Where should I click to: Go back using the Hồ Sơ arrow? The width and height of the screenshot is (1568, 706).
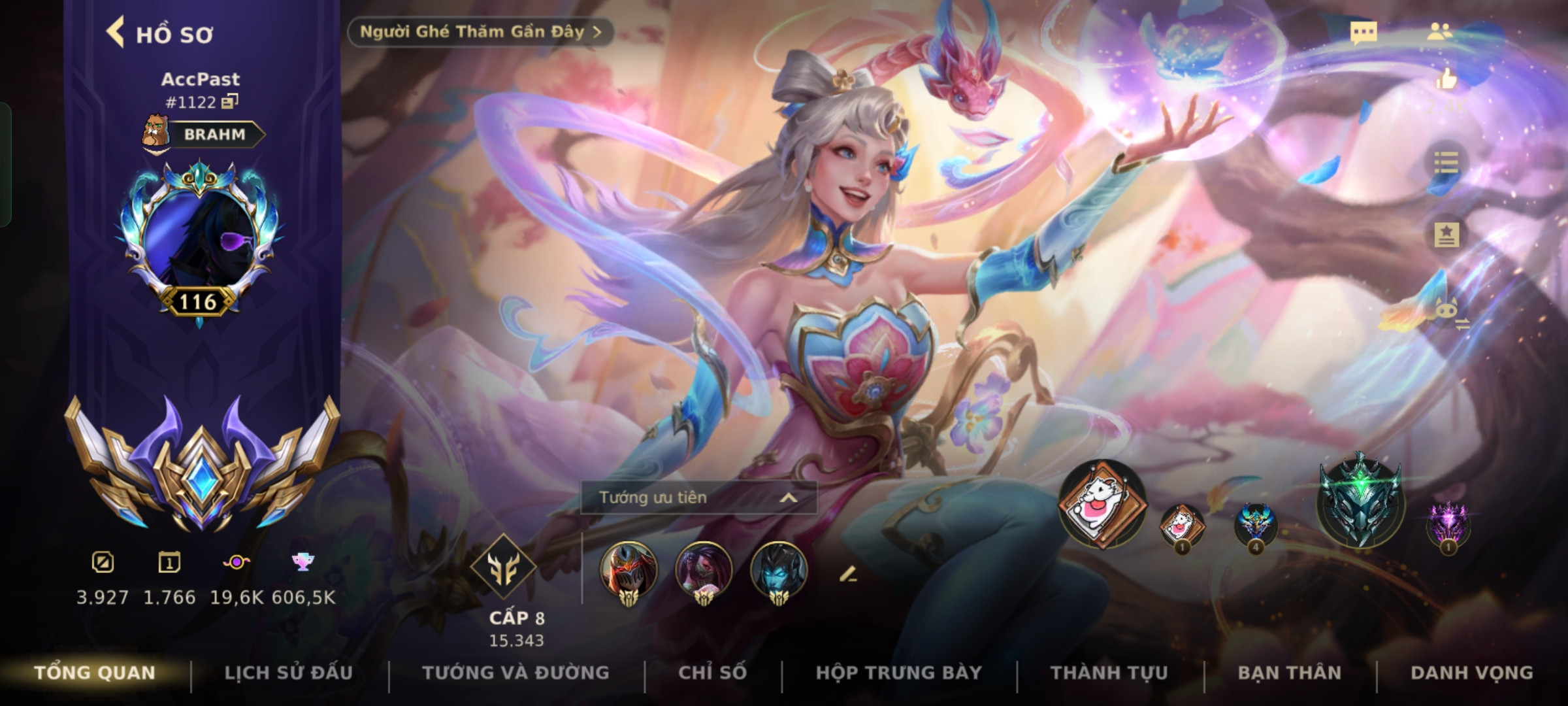tap(116, 33)
